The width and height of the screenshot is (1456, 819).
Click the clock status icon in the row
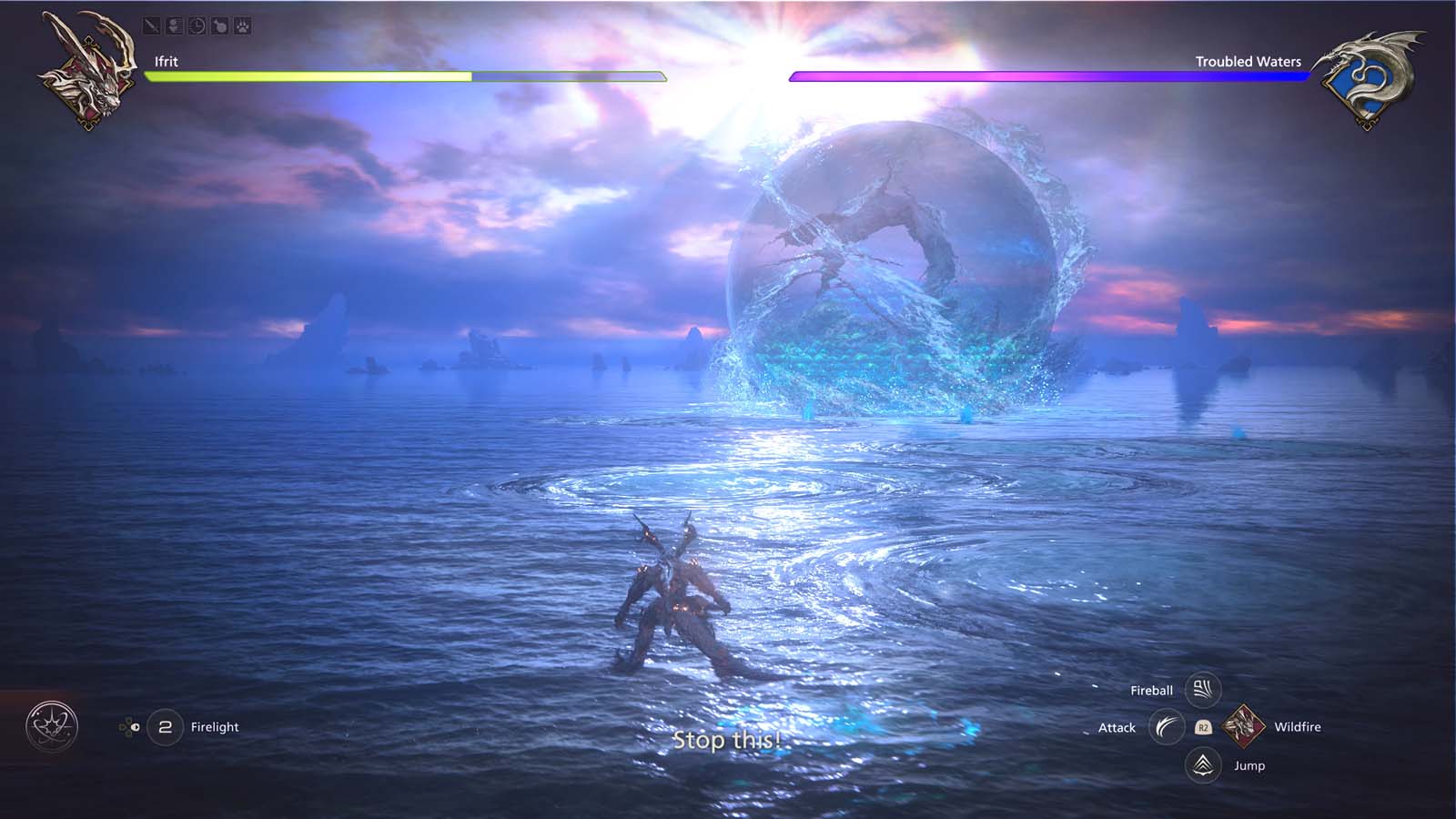197,25
